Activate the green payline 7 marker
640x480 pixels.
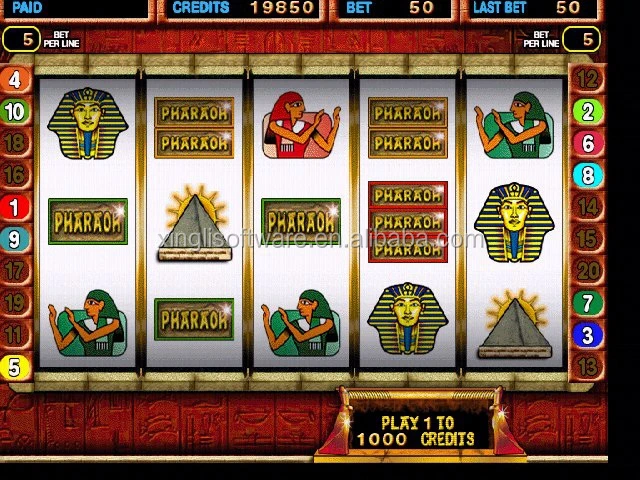point(588,303)
